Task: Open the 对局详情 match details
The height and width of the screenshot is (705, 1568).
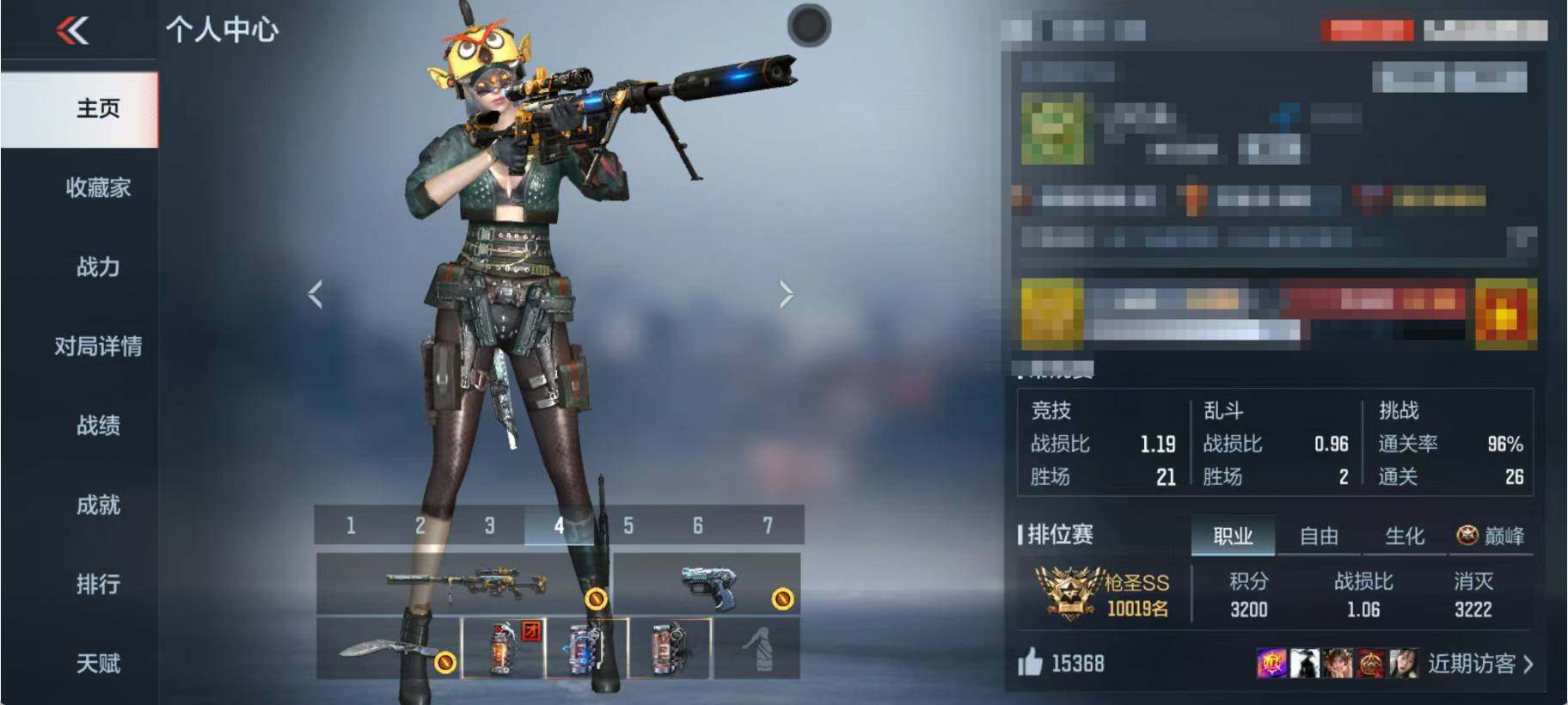Action: (98, 346)
